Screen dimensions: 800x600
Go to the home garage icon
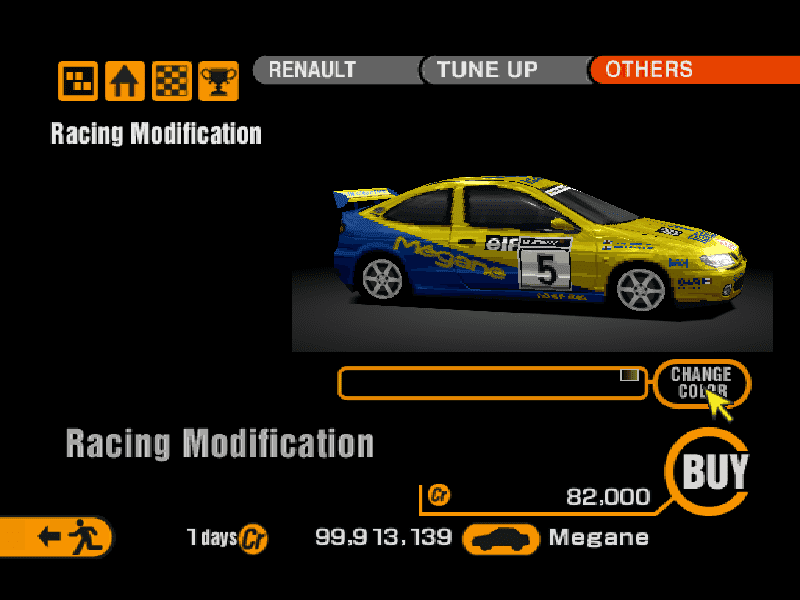(x=125, y=81)
